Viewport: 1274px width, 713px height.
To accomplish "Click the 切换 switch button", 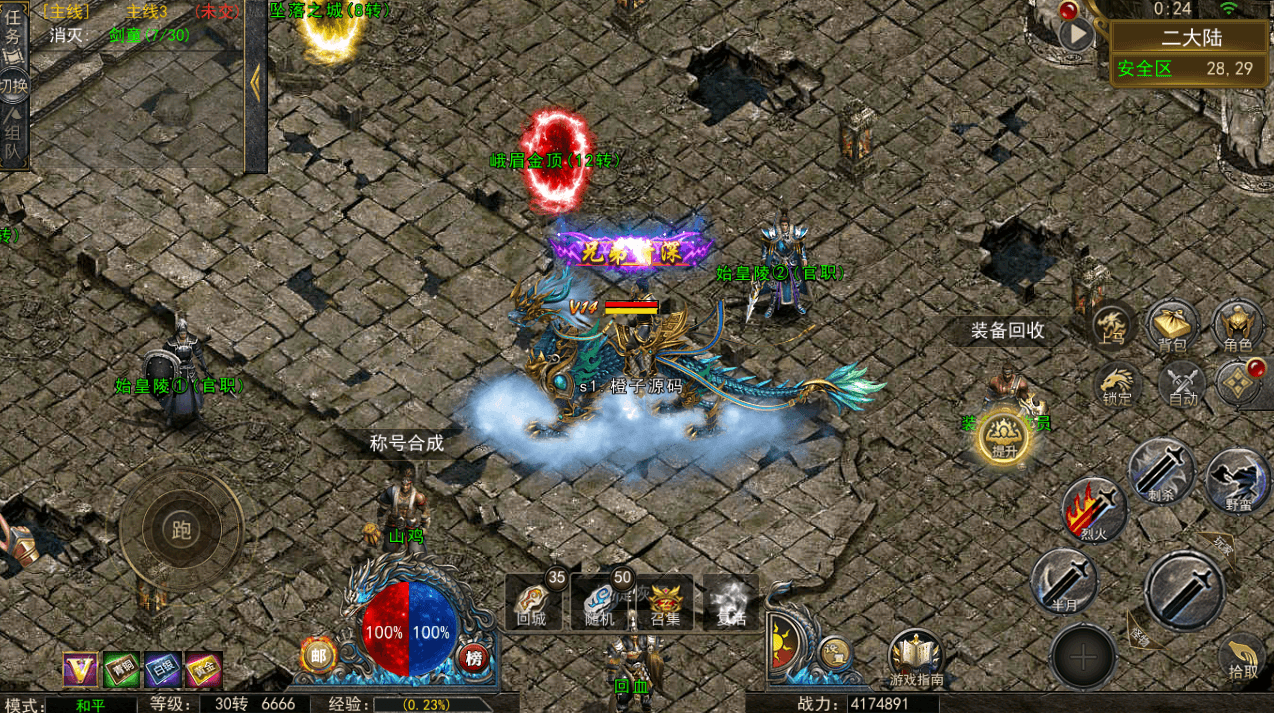I will point(14,85).
